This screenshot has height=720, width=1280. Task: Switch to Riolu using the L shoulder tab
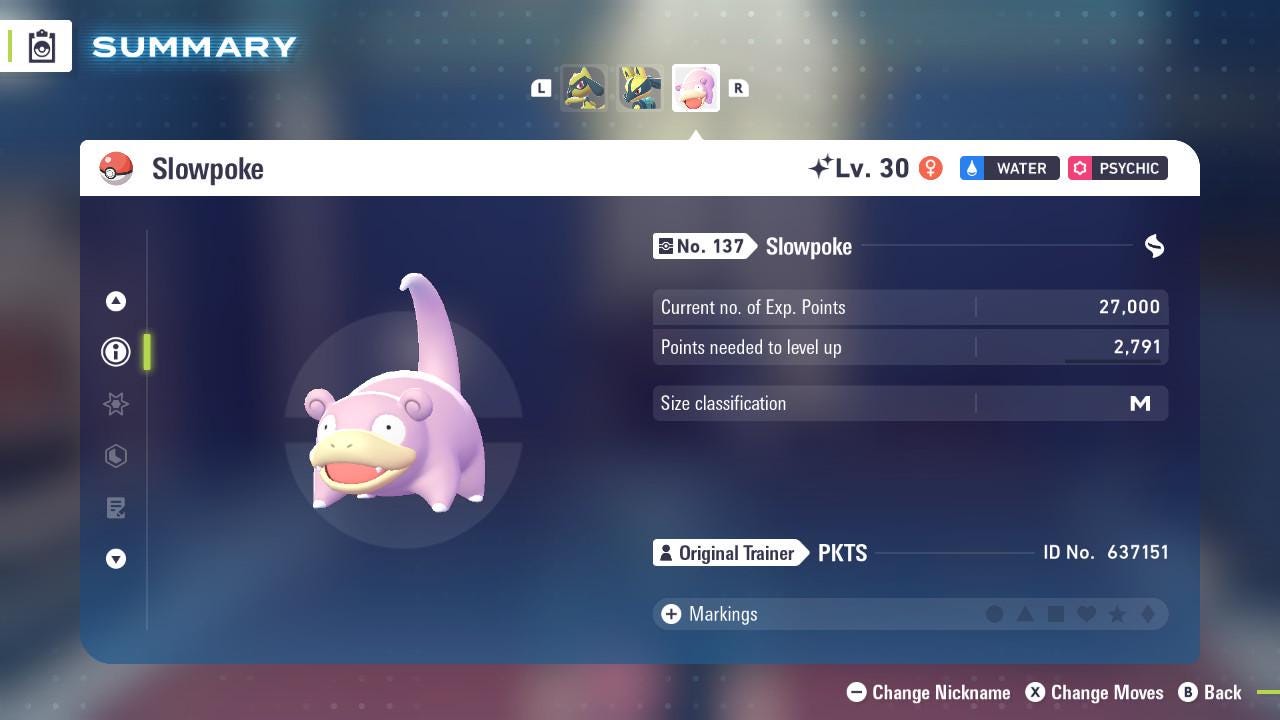click(x=541, y=88)
